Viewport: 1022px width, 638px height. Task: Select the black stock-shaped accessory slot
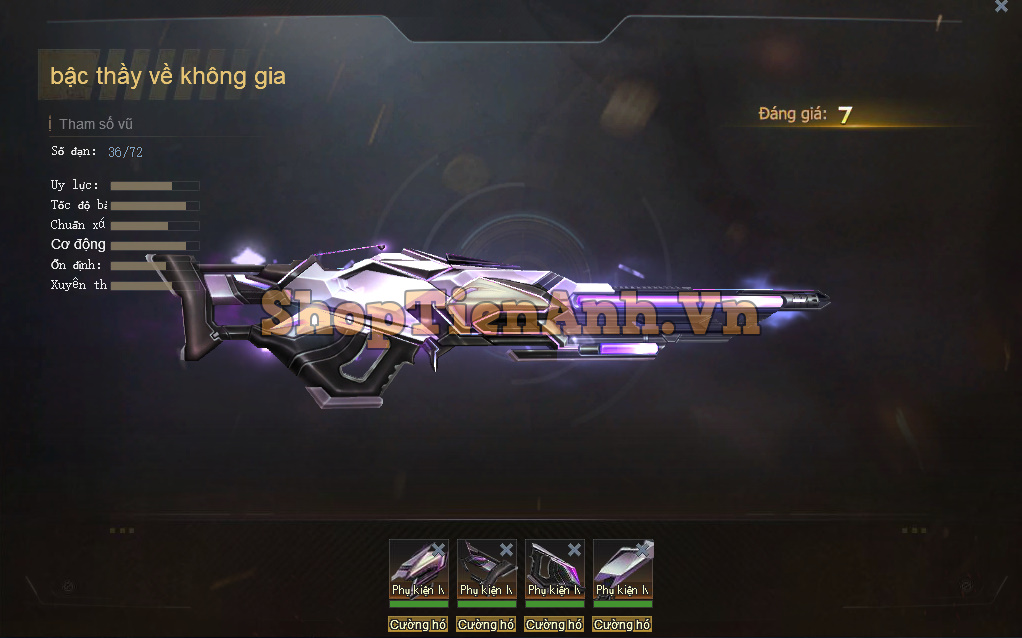[486, 568]
